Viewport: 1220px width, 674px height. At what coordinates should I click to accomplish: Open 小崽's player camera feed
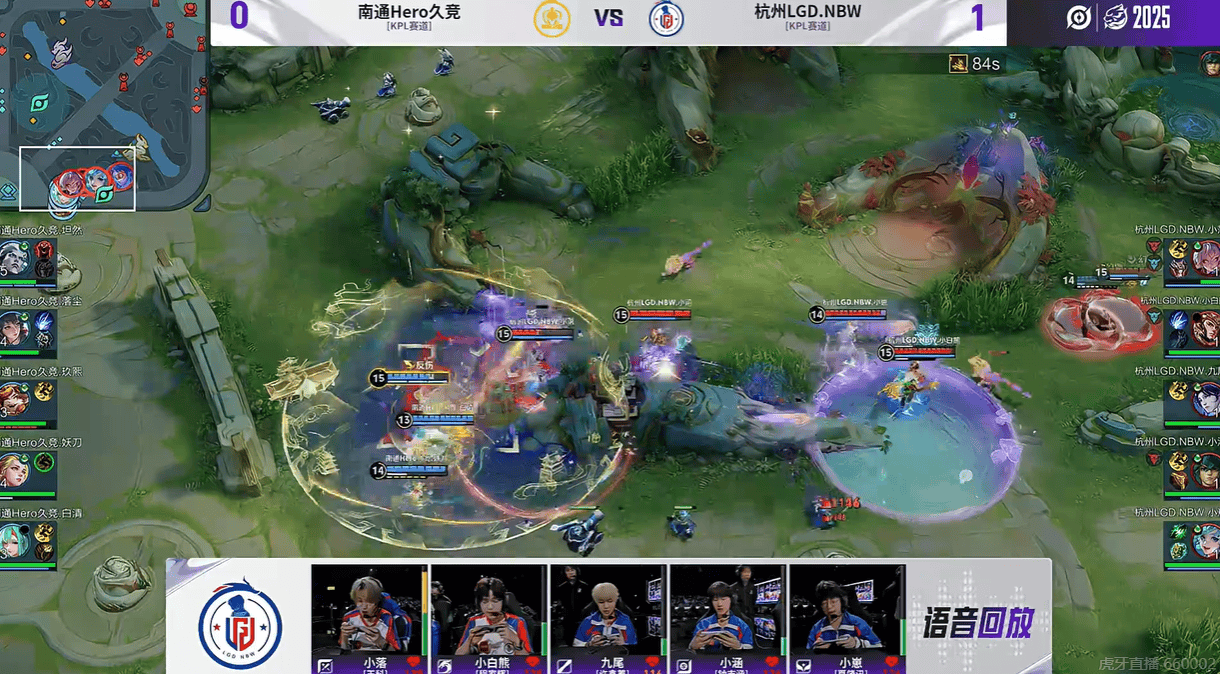847,610
